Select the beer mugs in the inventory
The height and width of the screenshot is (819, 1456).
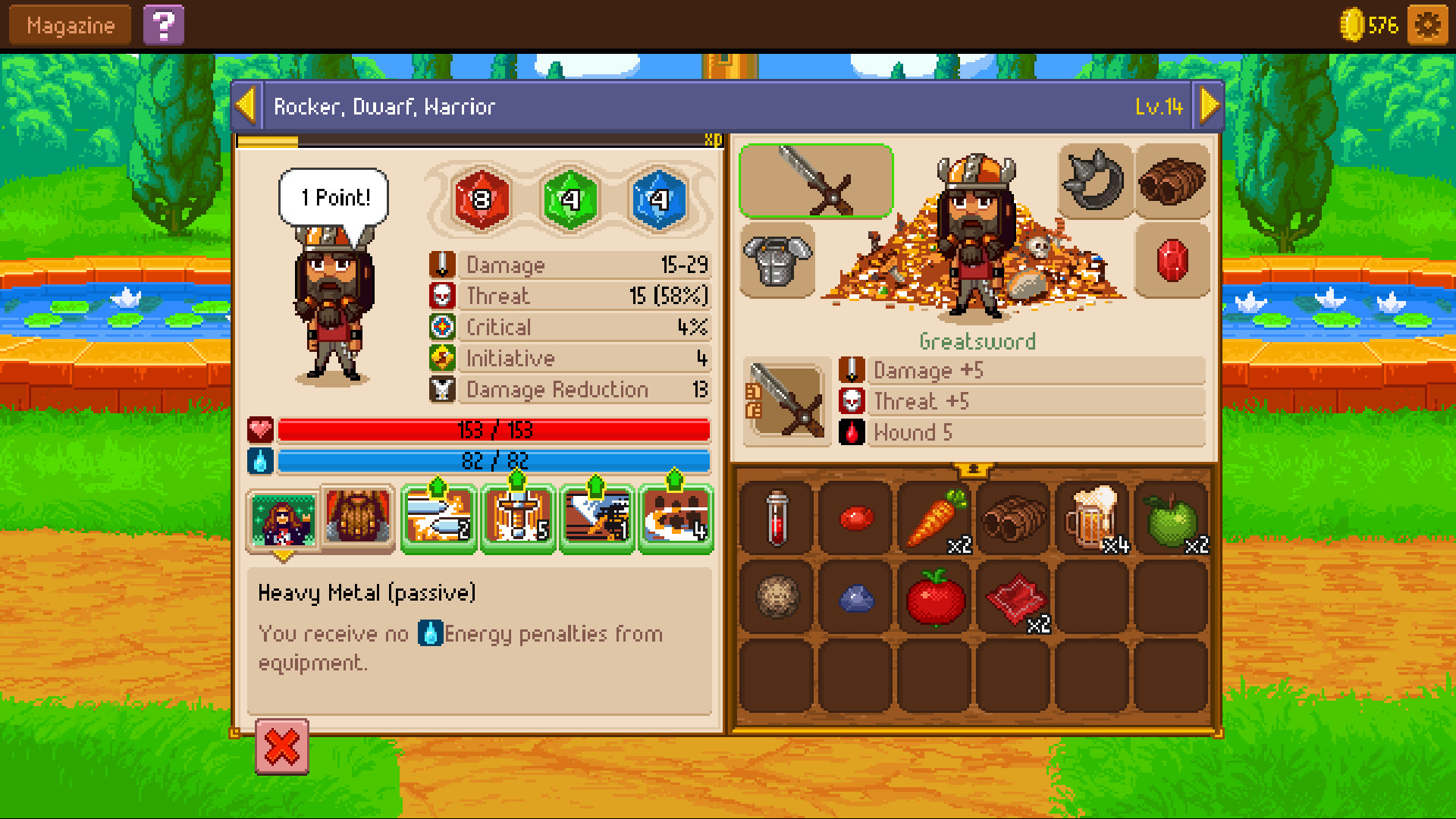(1092, 519)
